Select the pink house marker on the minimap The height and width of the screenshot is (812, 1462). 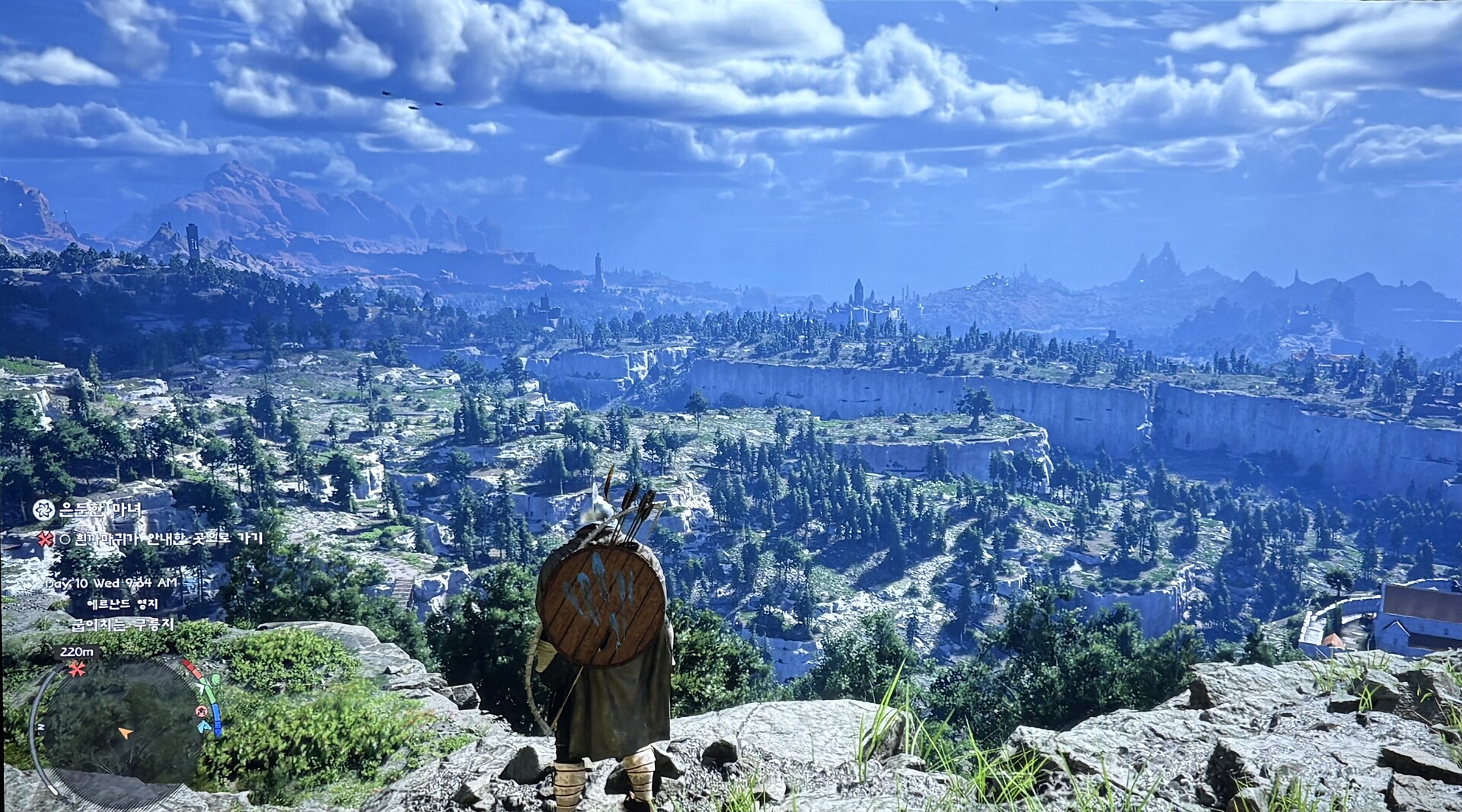click(202, 712)
